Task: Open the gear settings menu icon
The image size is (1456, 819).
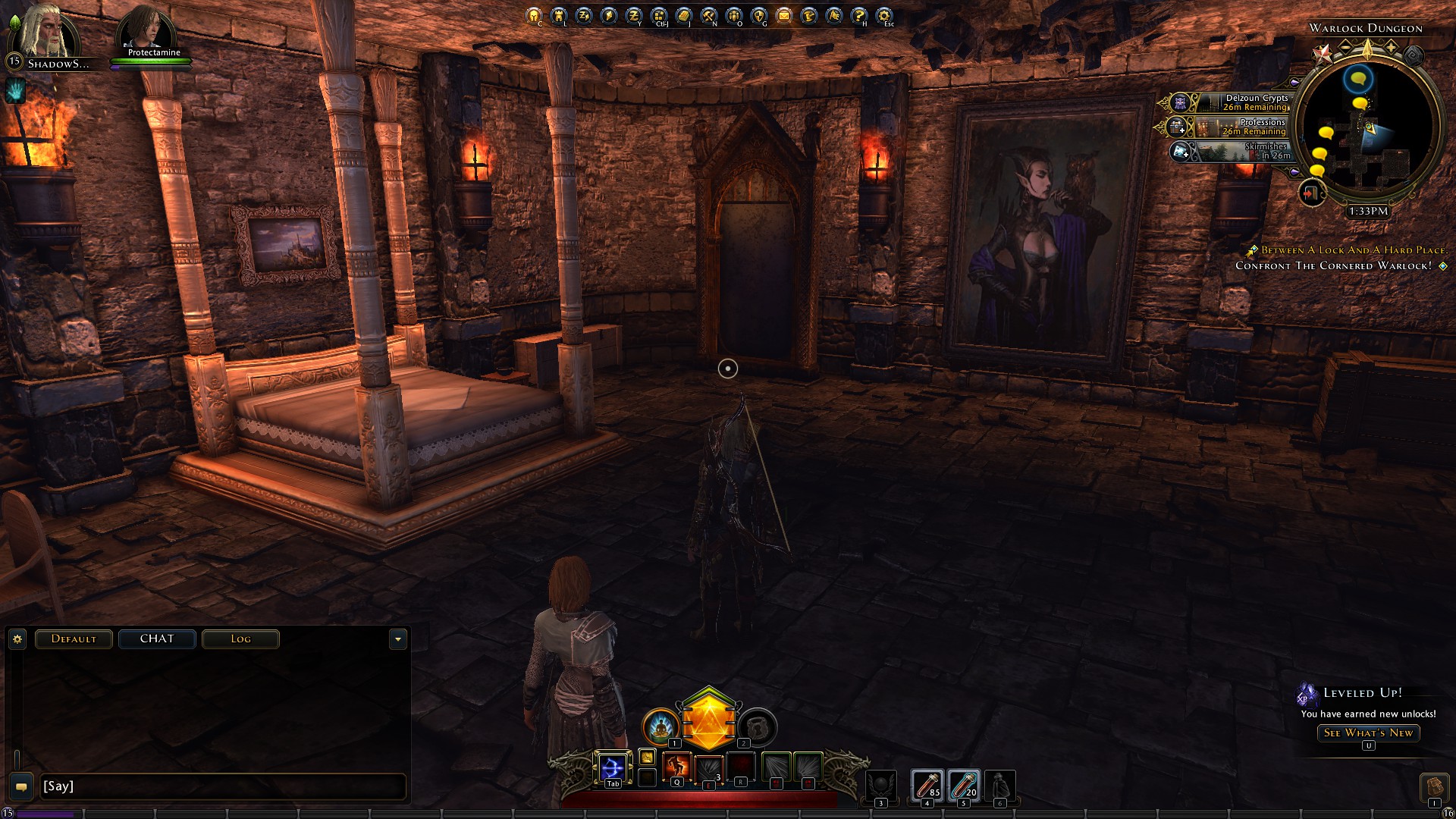Action: [884, 15]
